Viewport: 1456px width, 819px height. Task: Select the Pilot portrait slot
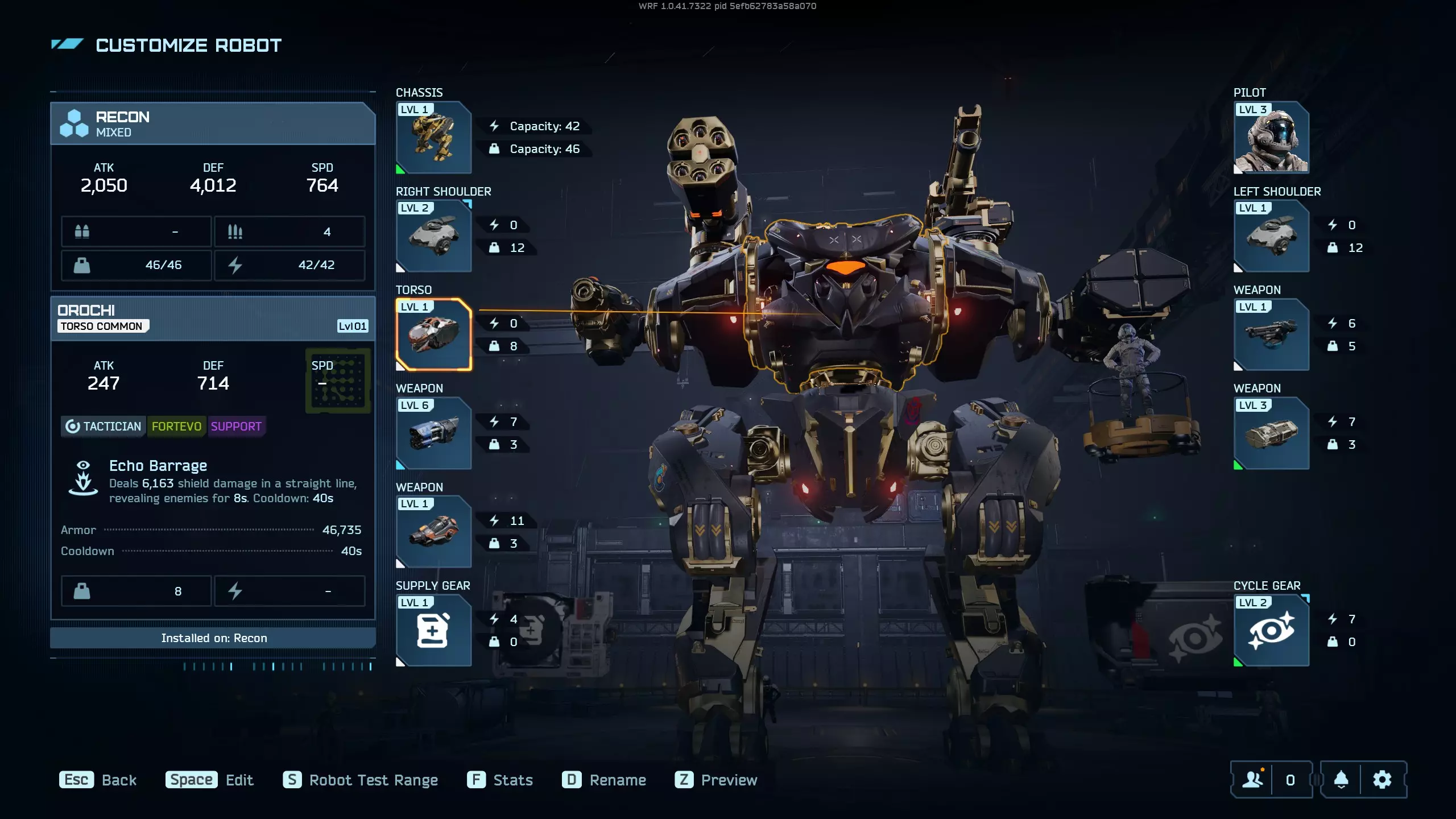(x=1271, y=138)
